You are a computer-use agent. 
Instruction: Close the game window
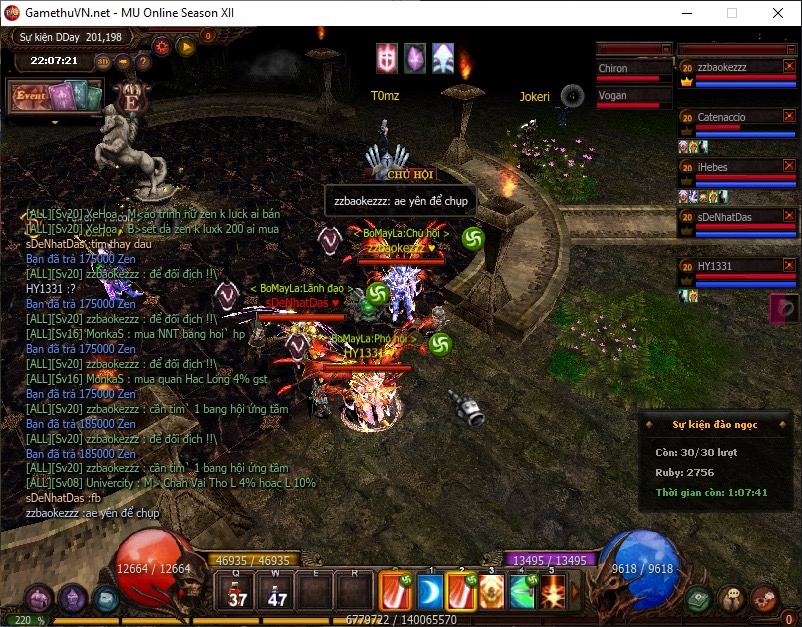tap(778, 13)
